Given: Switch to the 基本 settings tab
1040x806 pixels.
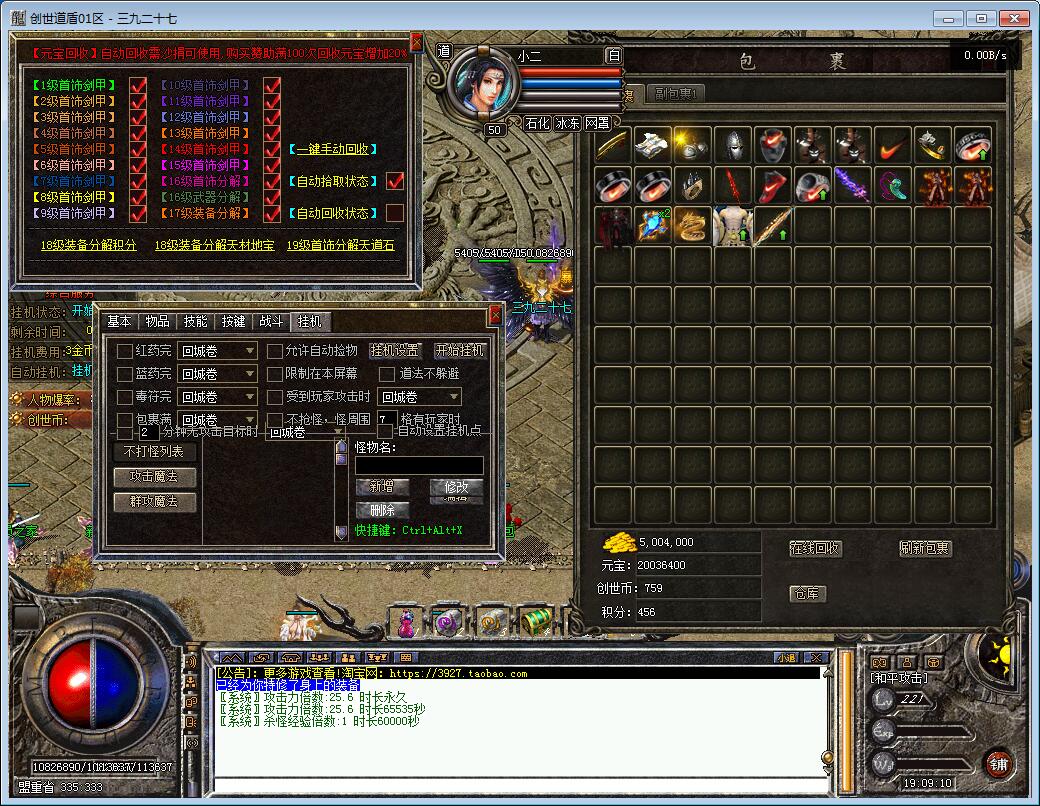Looking at the screenshot, I should [x=119, y=321].
